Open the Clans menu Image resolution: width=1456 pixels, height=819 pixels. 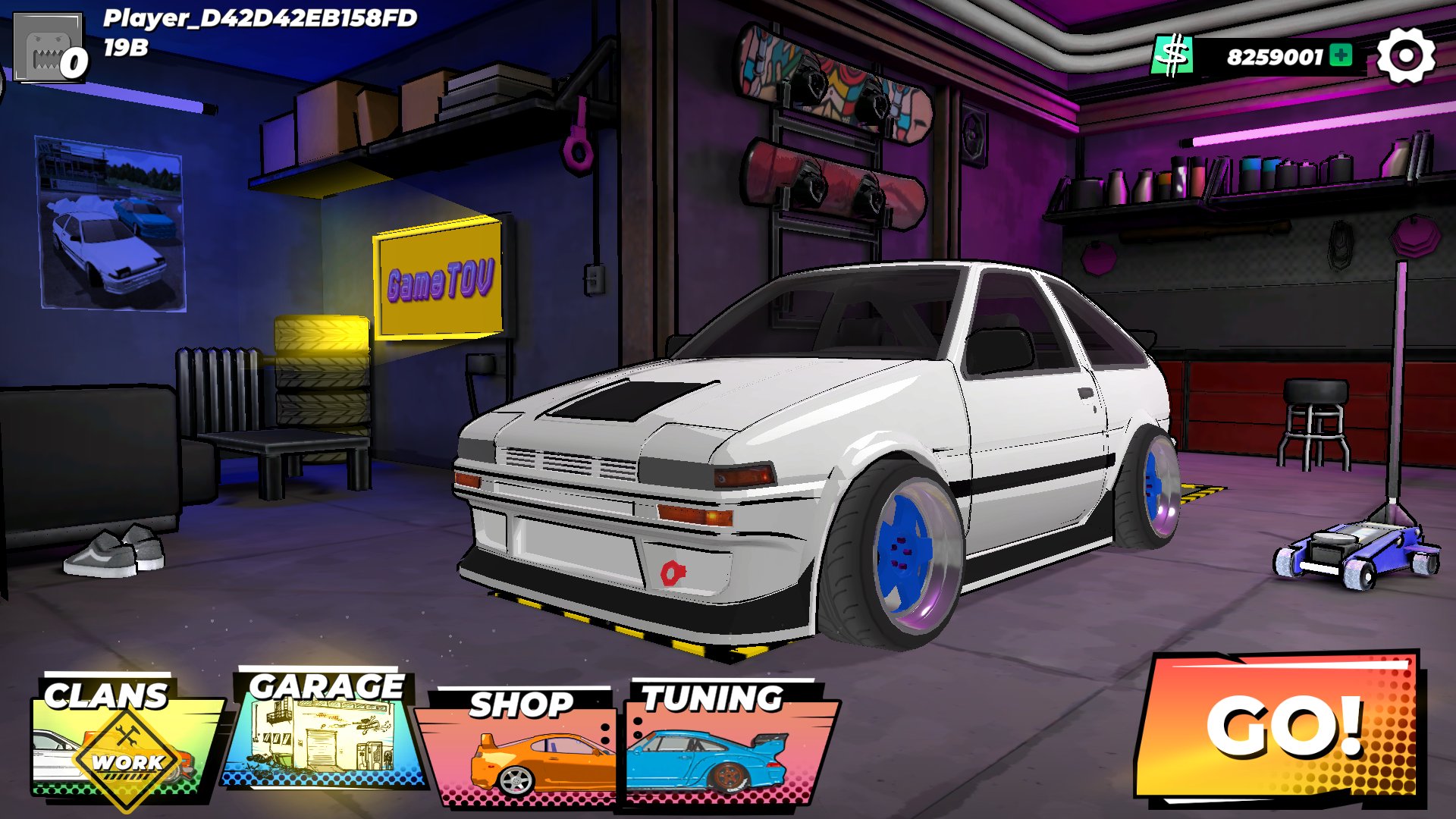pos(121,739)
